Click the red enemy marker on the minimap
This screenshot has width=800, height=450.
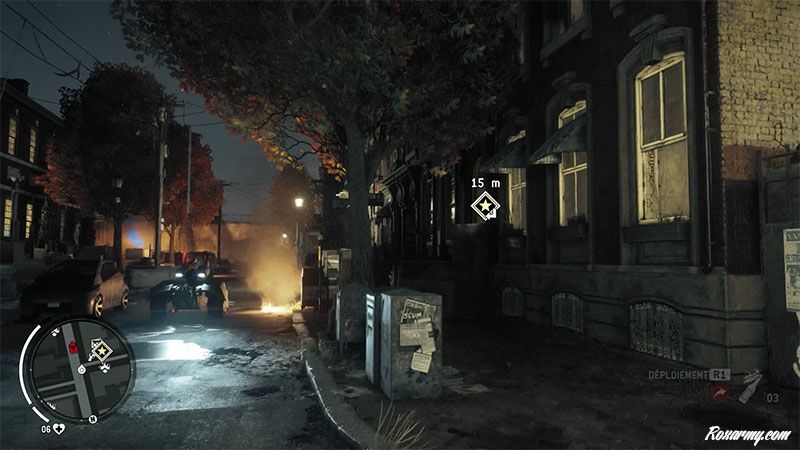(x=73, y=347)
